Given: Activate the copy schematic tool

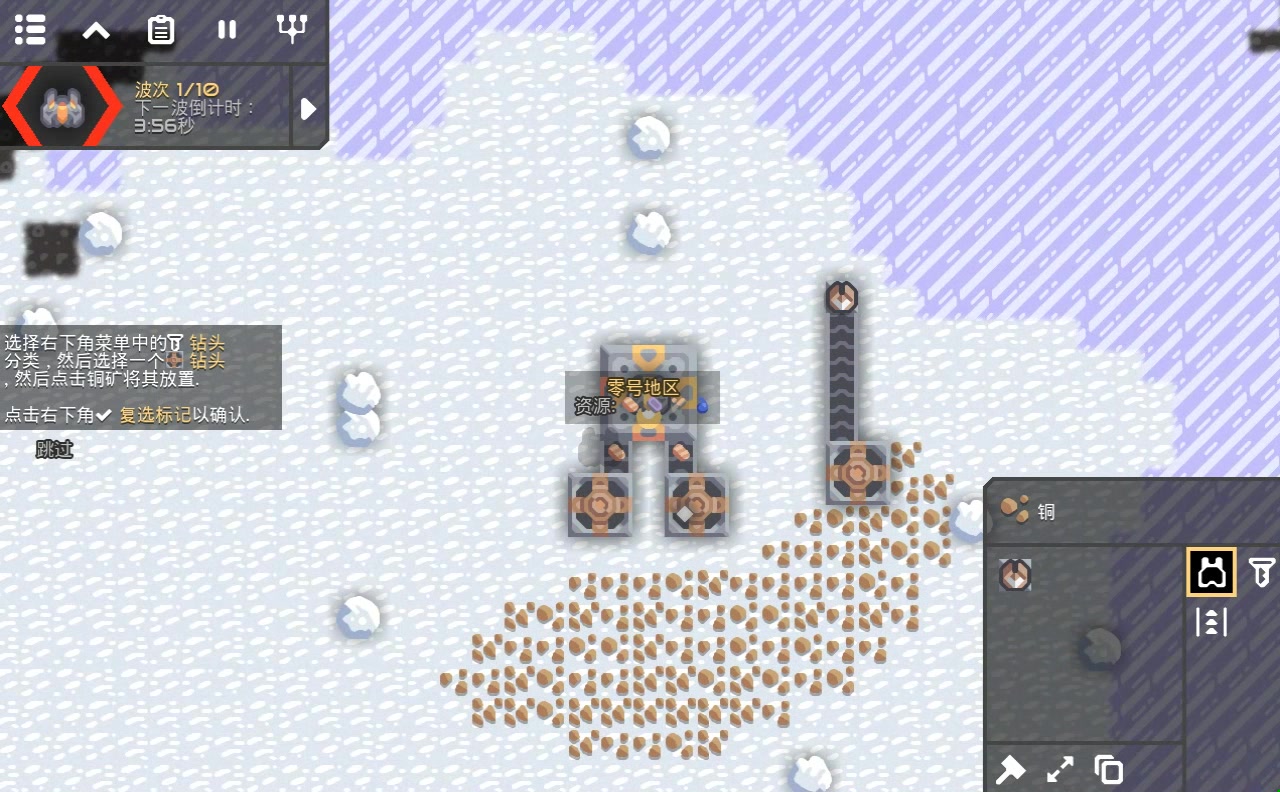Looking at the screenshot, I should tap(1109, 770).
